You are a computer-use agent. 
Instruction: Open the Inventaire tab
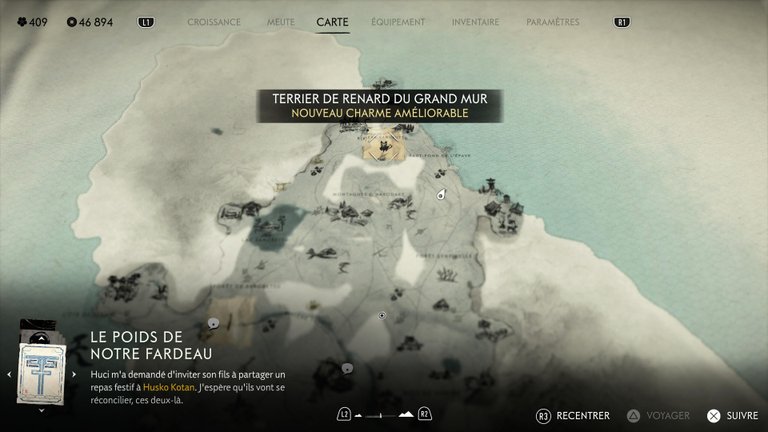[x=475, y=22]
